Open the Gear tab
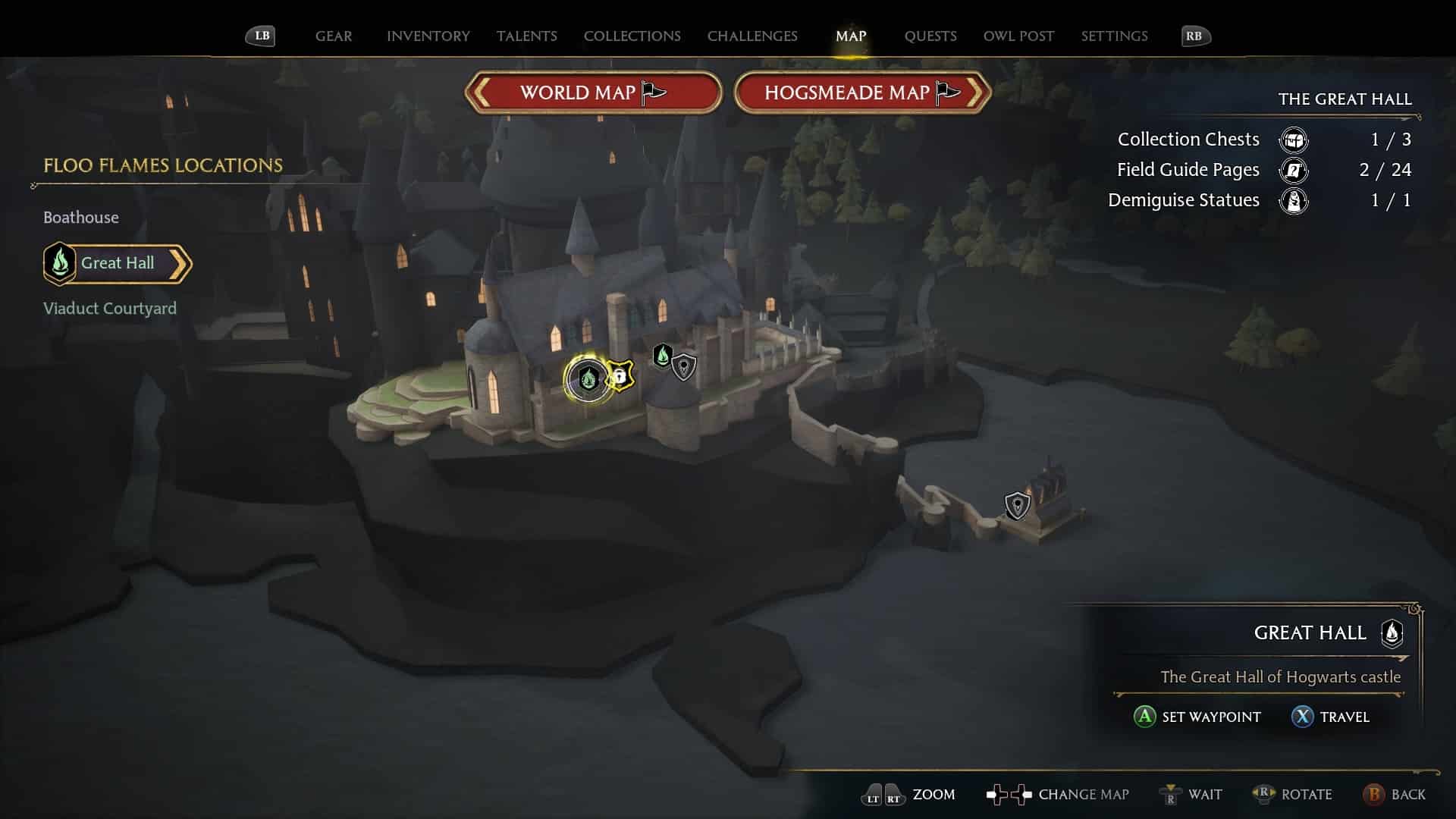The image size is (1456, 819). (334, 36)
